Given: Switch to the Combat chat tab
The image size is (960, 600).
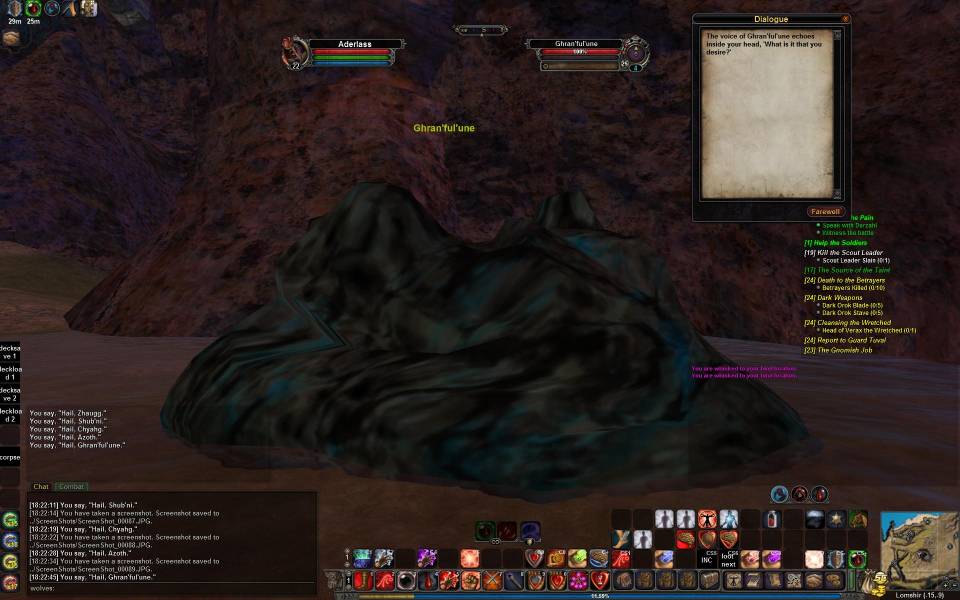Looking at the screenshot, I should click(x=70, y=487).
